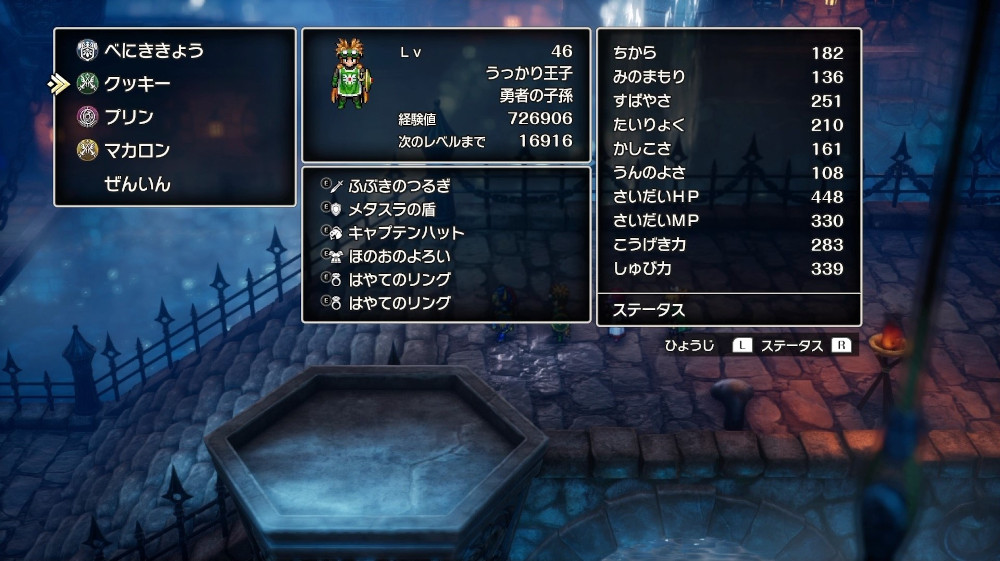Pick マカロン in the party list
1000x561 pixels.
pyautogui.click(x=137, y=151)
